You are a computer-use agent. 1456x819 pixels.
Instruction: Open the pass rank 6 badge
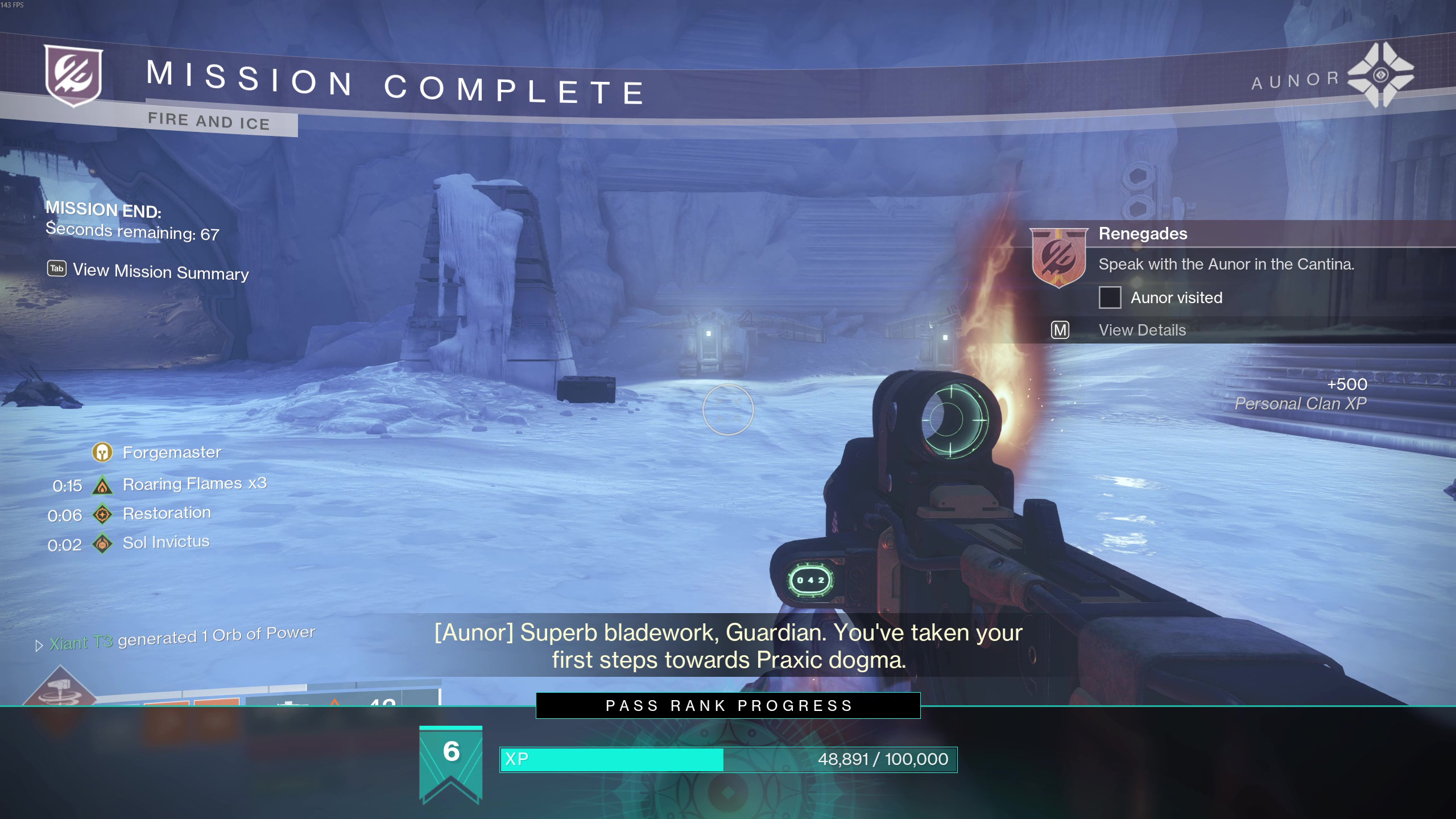click(x=451, y=763)
